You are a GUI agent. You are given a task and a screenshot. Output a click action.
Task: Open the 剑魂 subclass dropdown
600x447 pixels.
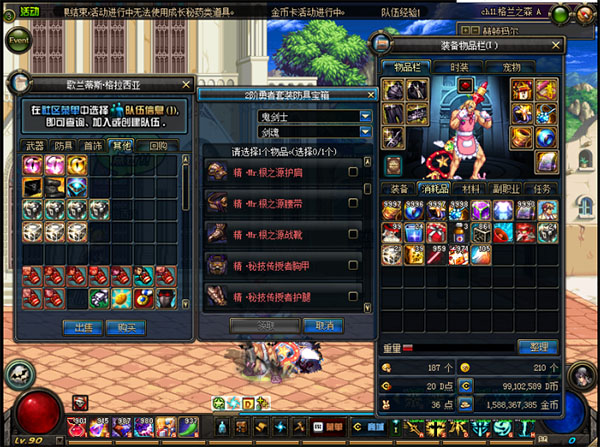[x=366, y=130]
